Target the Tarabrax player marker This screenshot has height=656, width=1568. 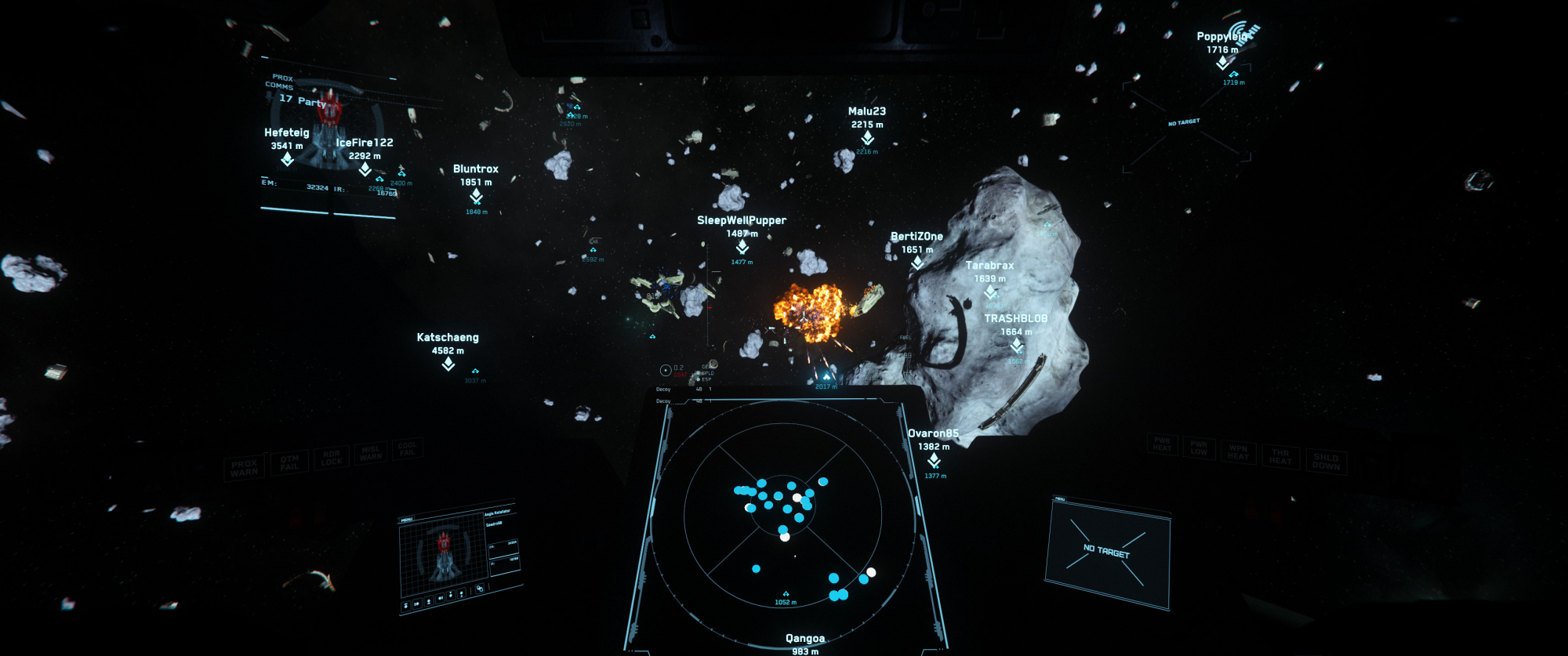coord(990,292)
